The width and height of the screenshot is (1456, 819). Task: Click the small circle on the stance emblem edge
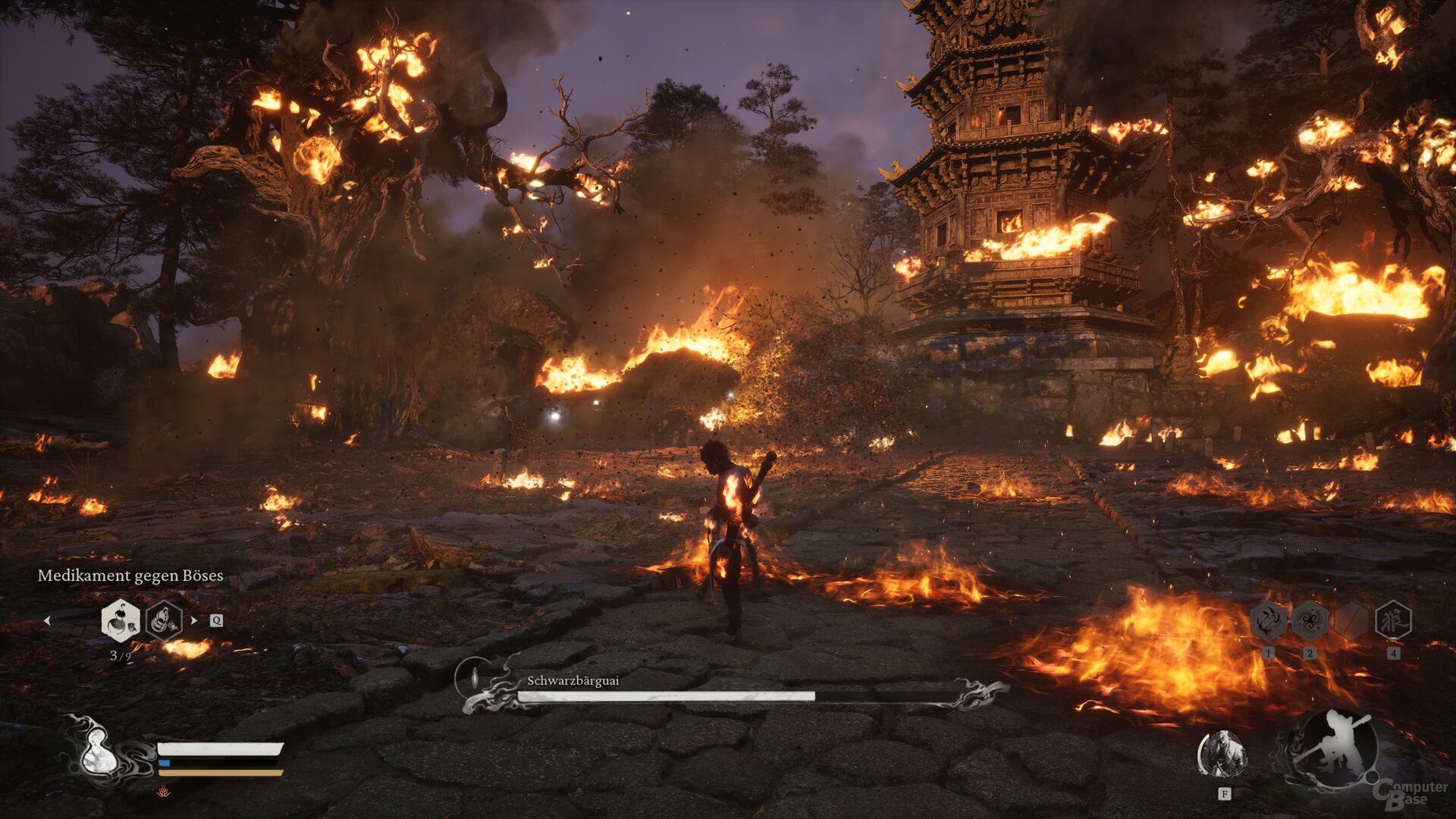tap(1371, 777)
